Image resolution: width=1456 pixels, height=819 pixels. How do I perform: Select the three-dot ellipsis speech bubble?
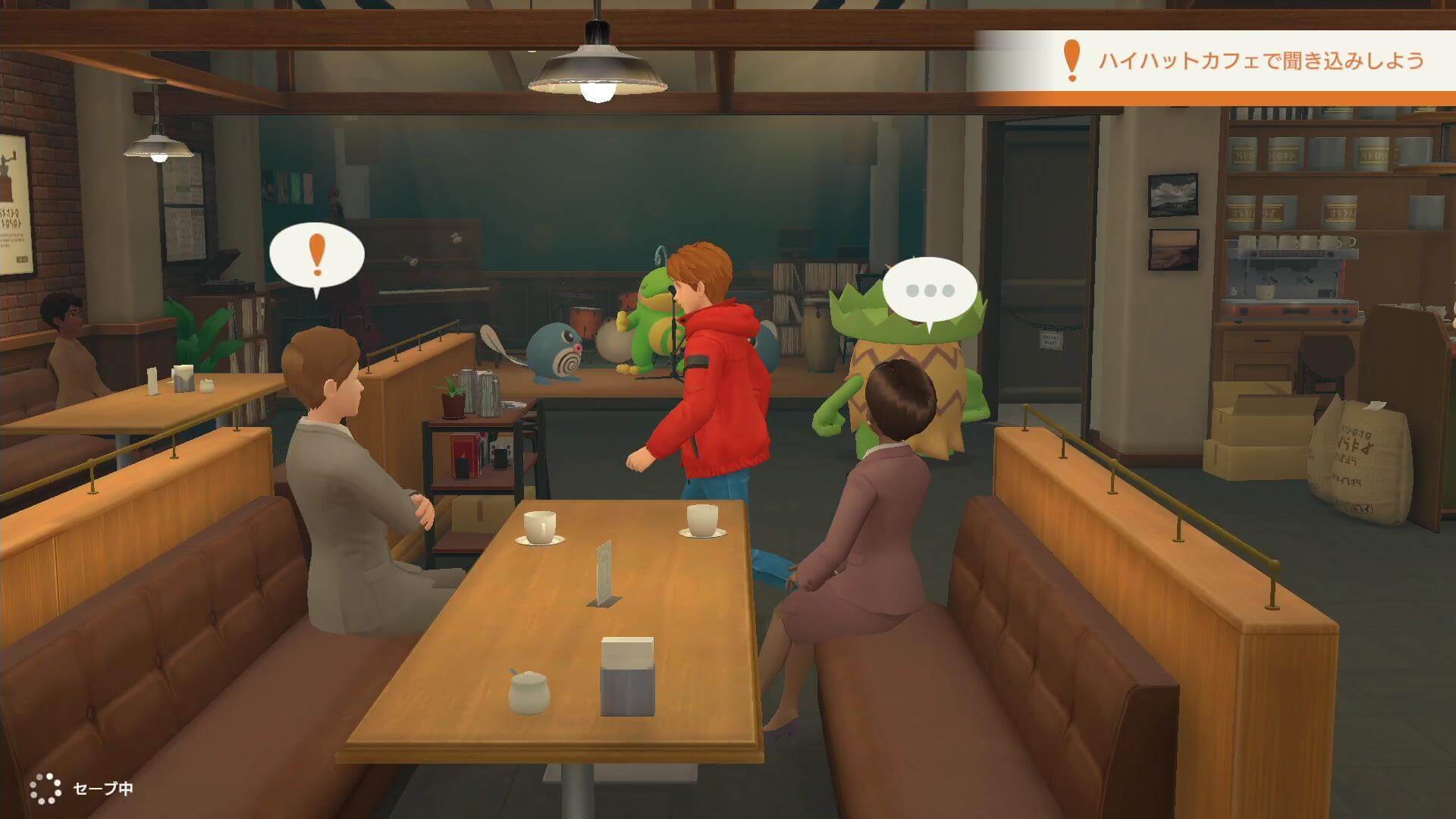pos(930,290)
